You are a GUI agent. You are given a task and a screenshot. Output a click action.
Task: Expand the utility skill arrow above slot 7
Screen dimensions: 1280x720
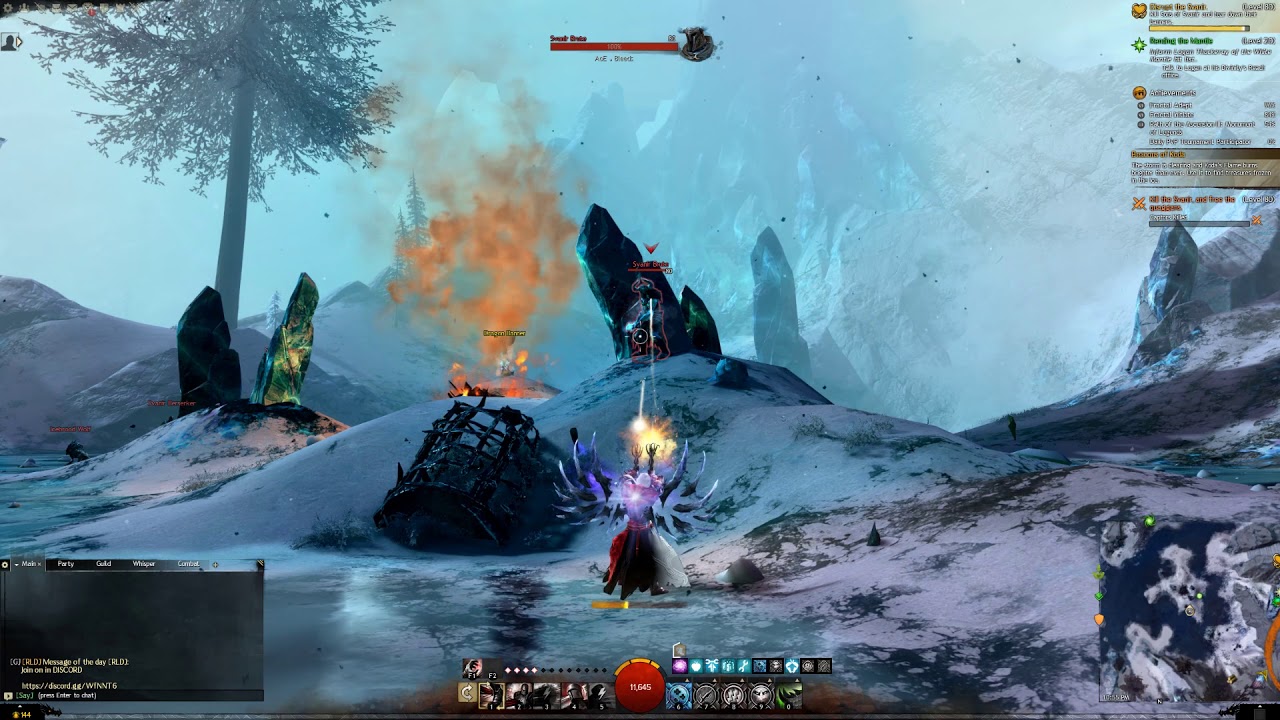(714, 679)
